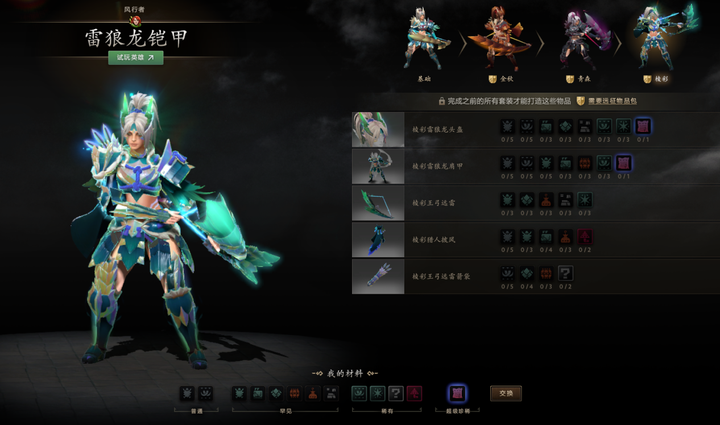Select the glowing purple 超级珍稀 material slot
The image size is (720, 425).
tap(457, 393)
